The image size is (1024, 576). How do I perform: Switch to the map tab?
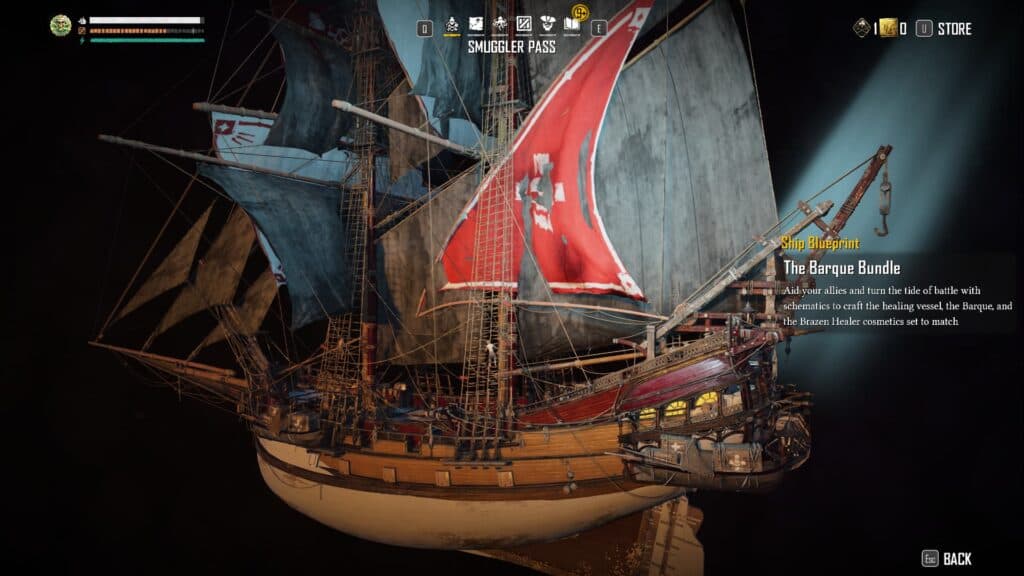point(476,24)
